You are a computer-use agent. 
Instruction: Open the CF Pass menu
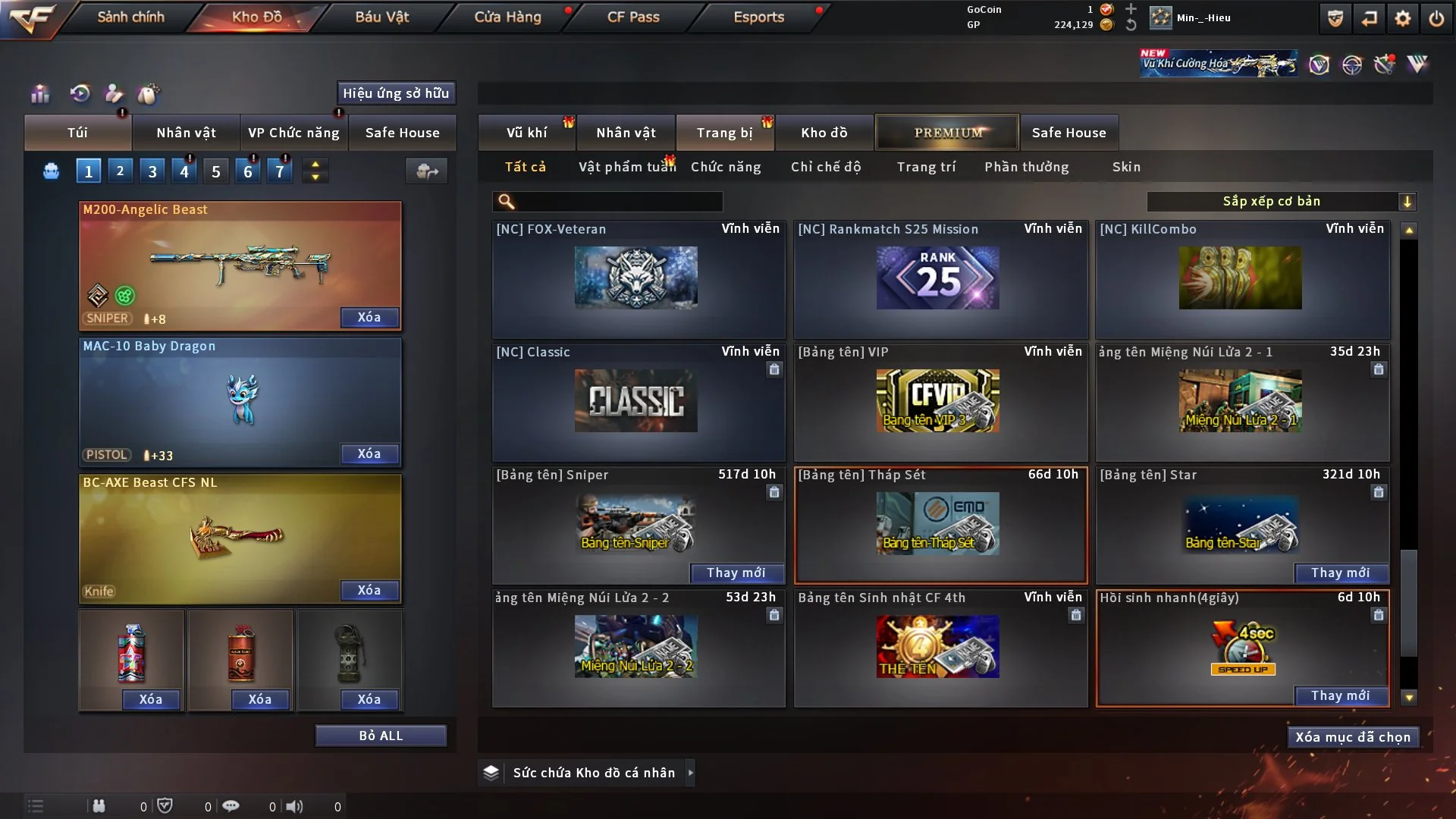633,17
